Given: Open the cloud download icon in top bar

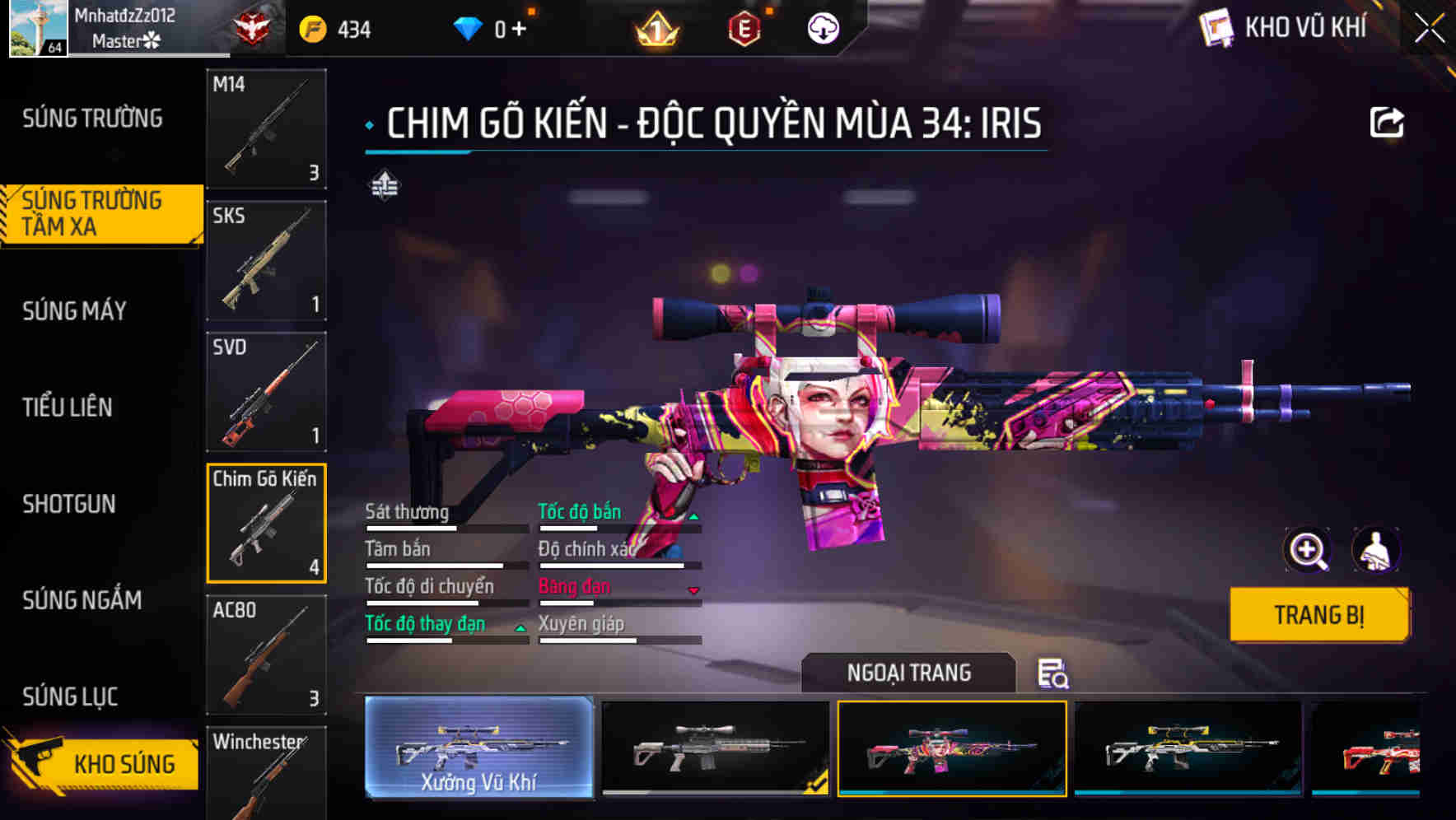Looking at the screenshot, I should pos(821,27).
